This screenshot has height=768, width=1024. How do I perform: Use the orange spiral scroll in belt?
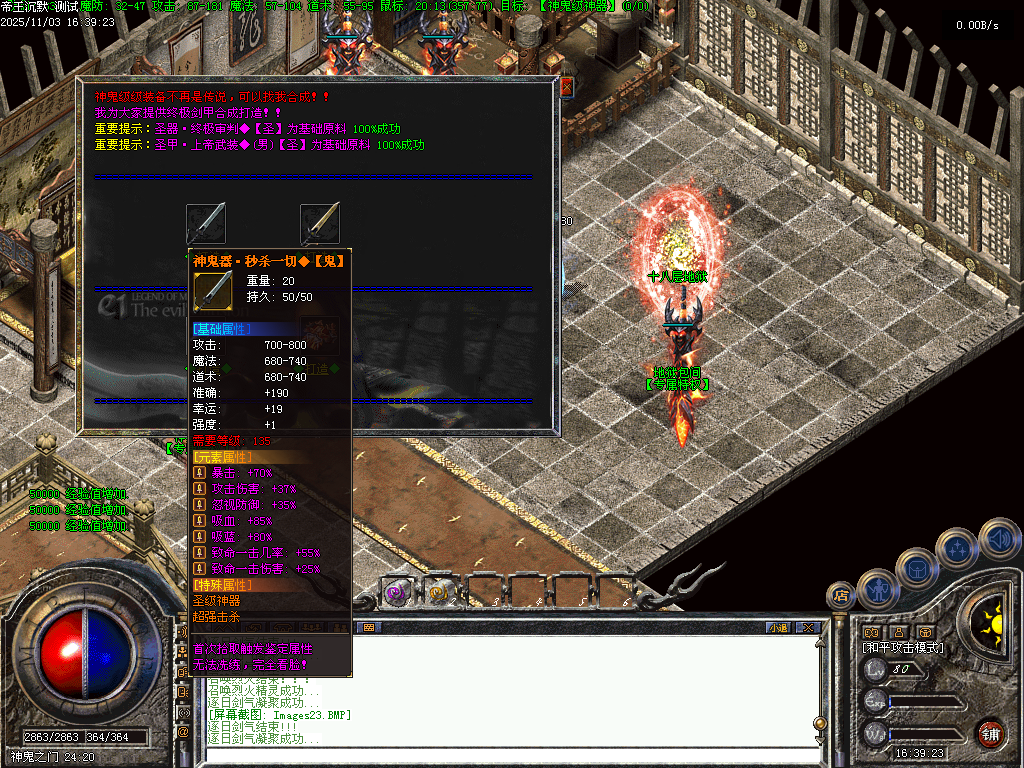pyautogui.click(x=440, y=592)
